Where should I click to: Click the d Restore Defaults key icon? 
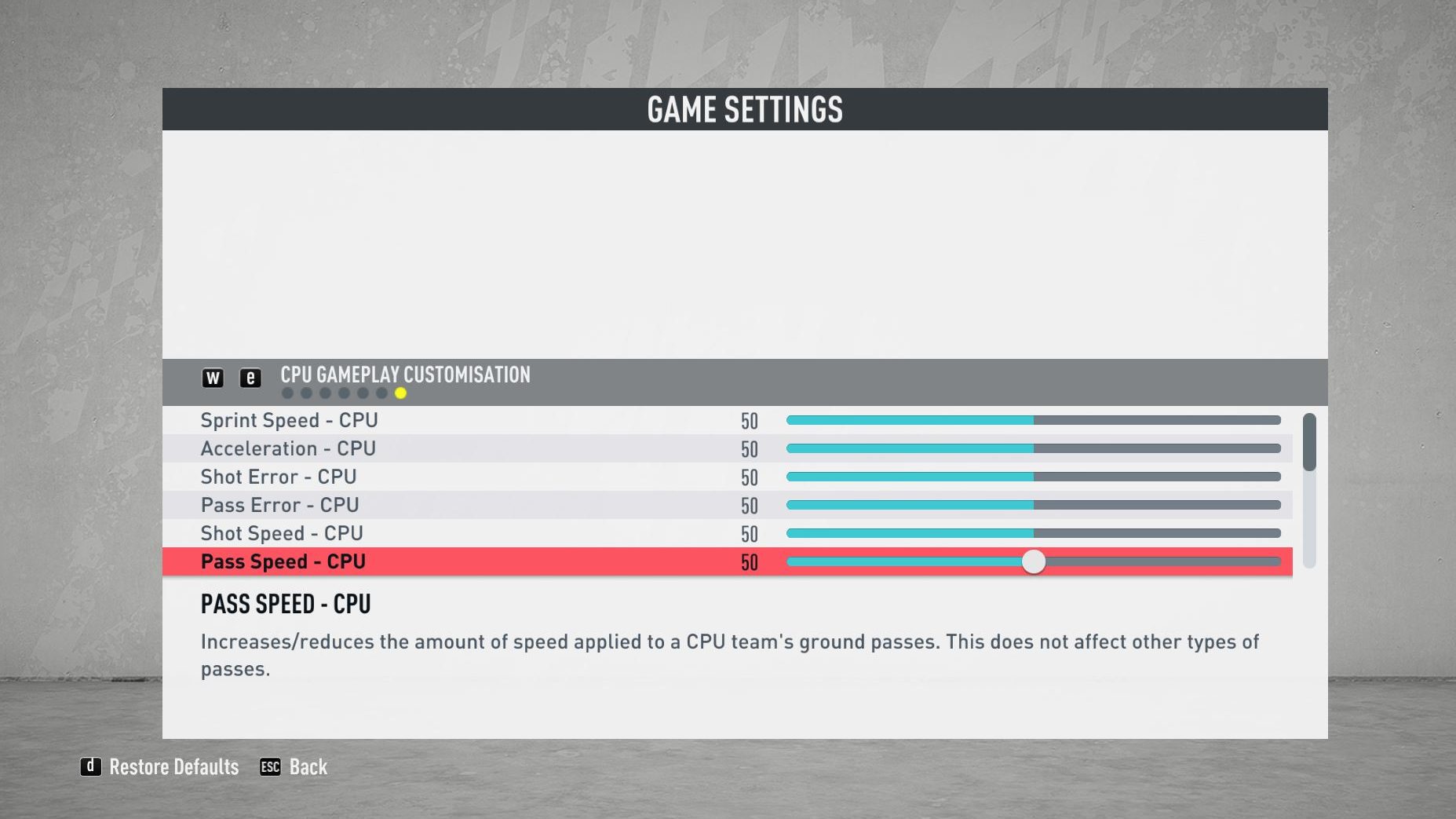point(89,767)
